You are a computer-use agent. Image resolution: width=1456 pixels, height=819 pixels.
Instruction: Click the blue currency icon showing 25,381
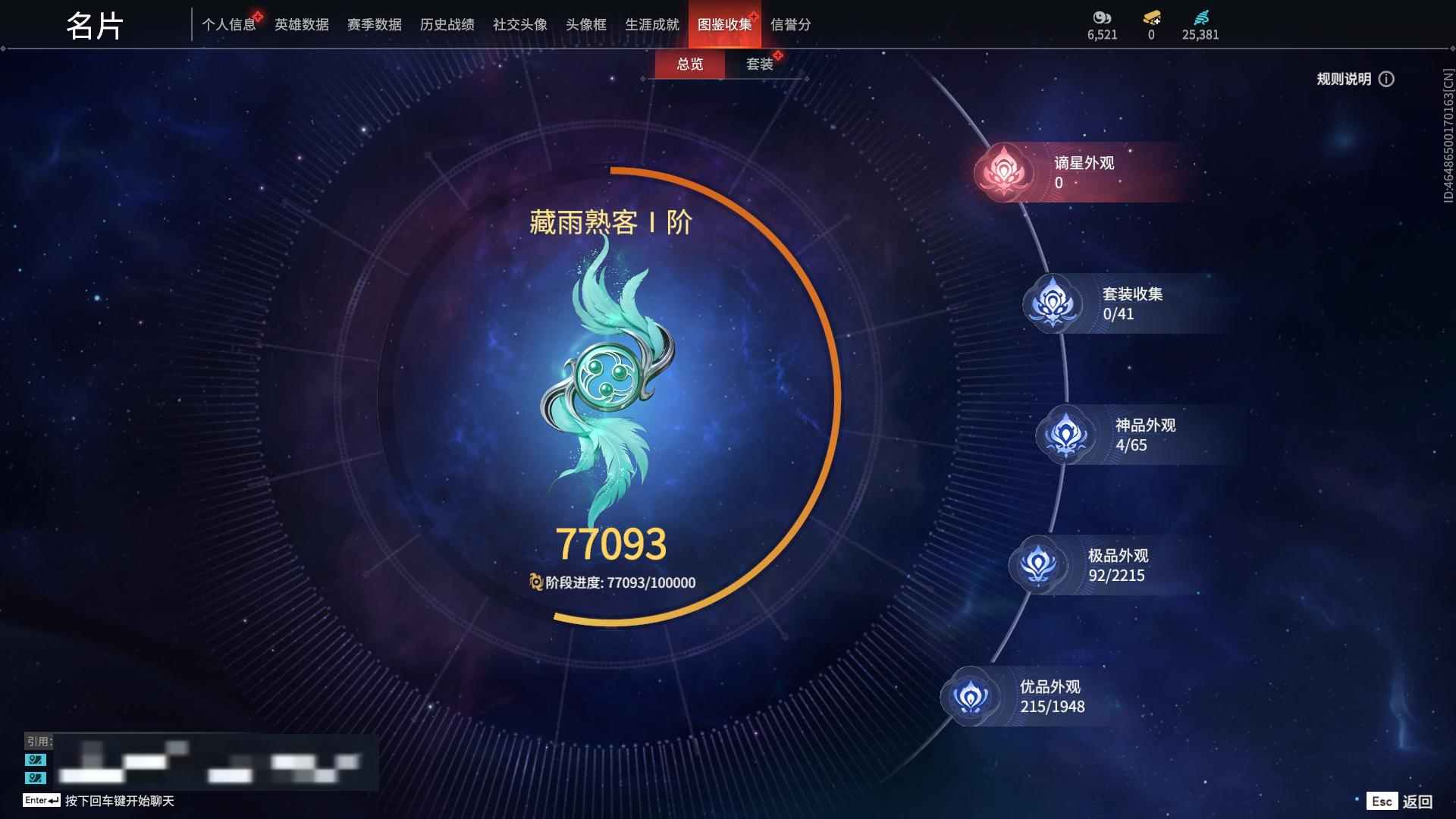point(1200,17)
